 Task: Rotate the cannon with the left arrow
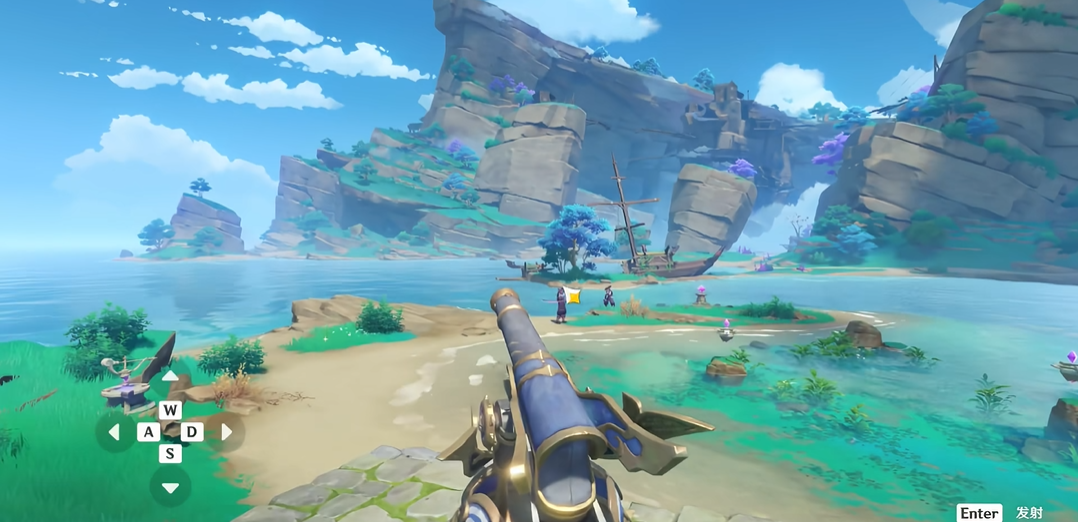(114, 432)
